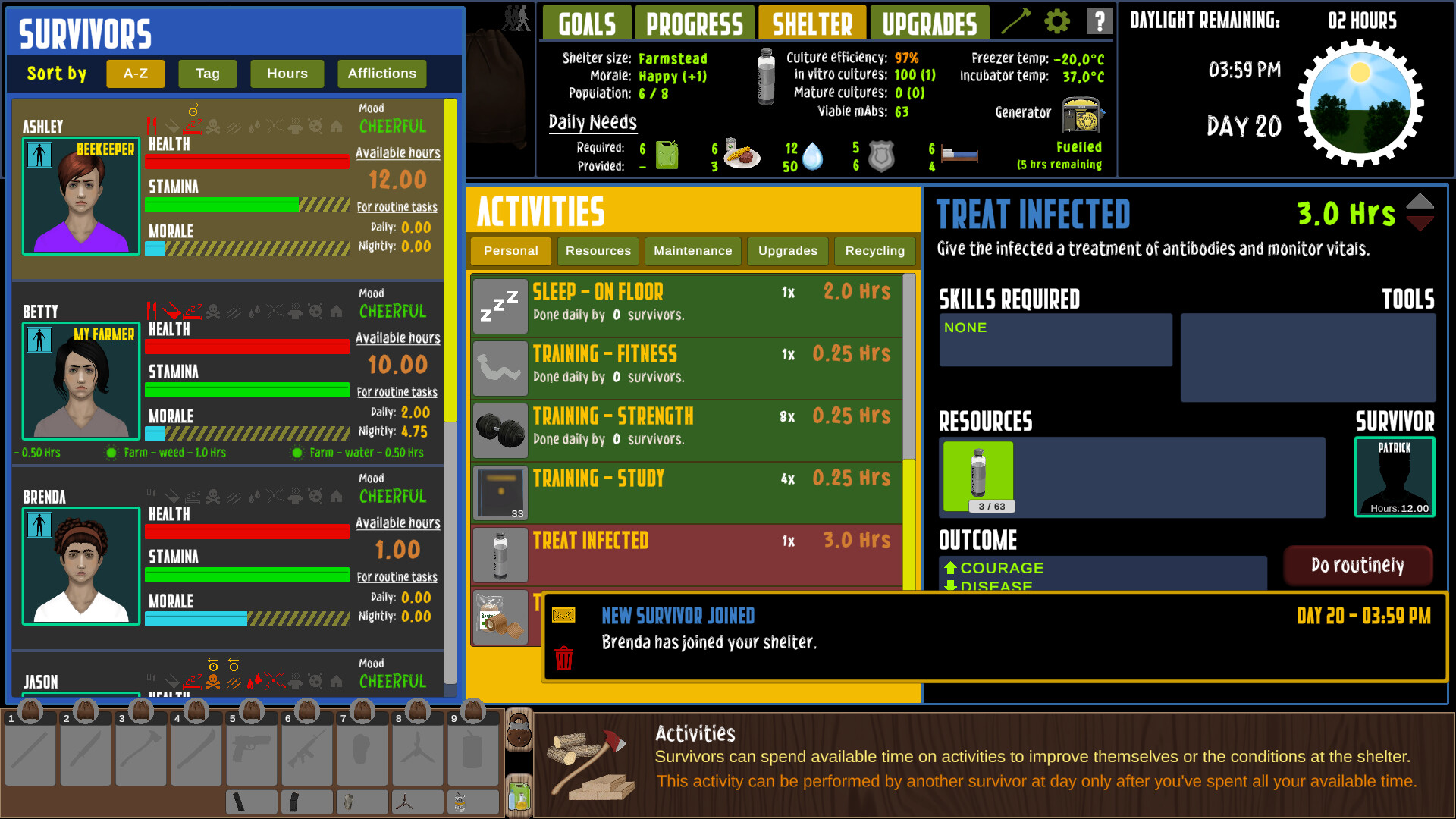Open the Recycling activities tab
The width and height of the screenshot is (1456, 819).
(x=874, y=251)
